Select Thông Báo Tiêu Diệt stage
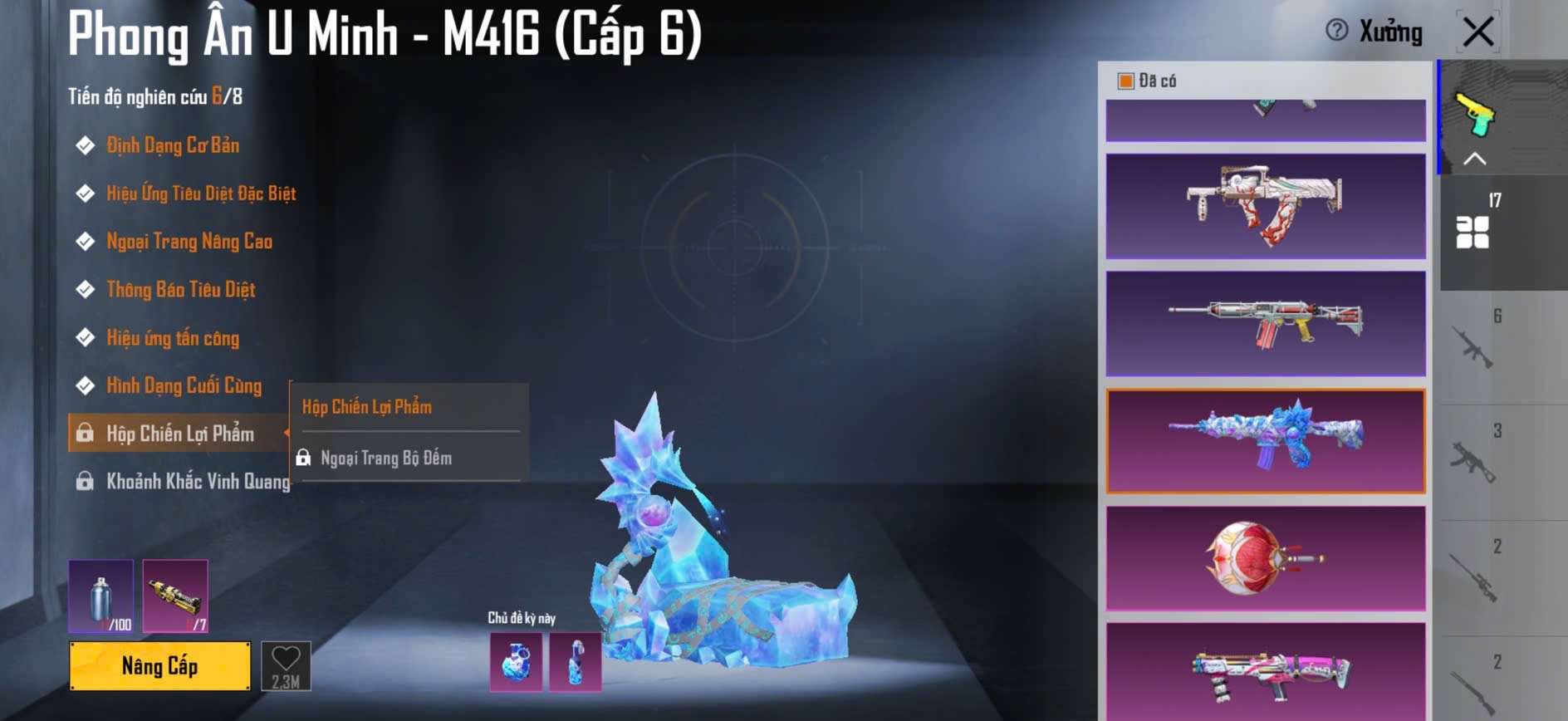The image size is (1568, 721). 180,290
